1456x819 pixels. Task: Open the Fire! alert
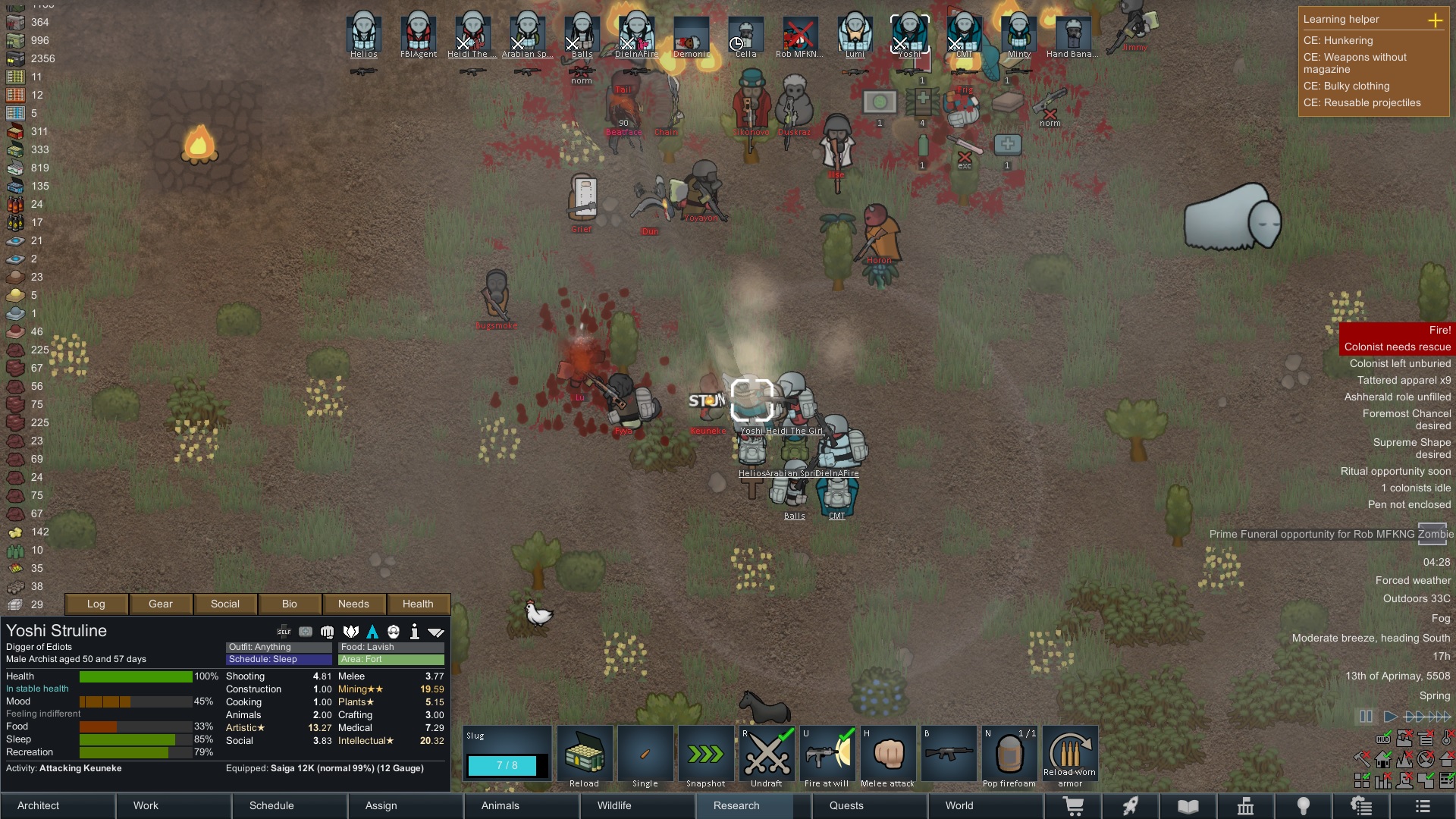(x=1397, y=330)
